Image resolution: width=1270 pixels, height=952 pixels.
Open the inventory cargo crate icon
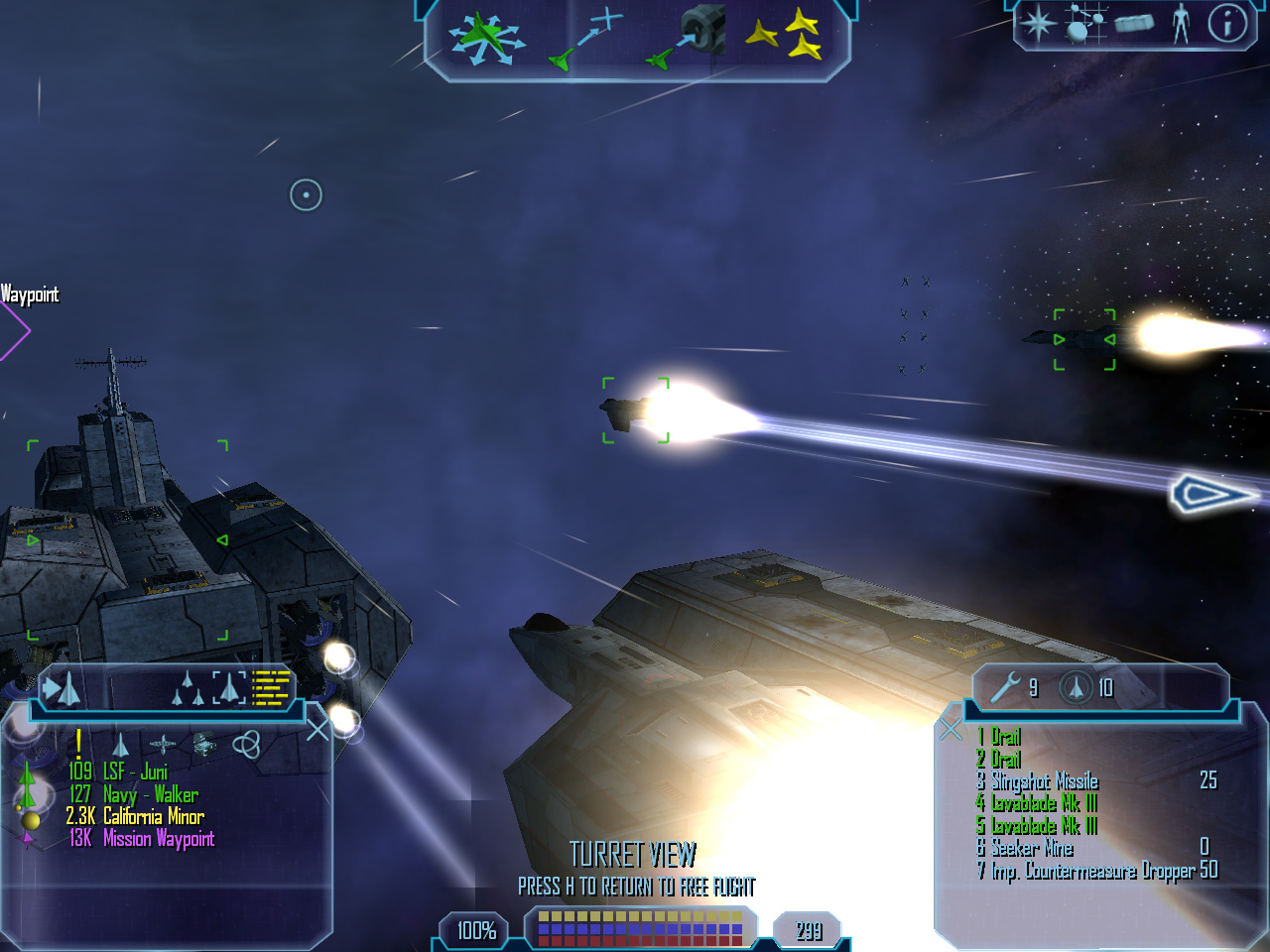tap(1133, 23)
